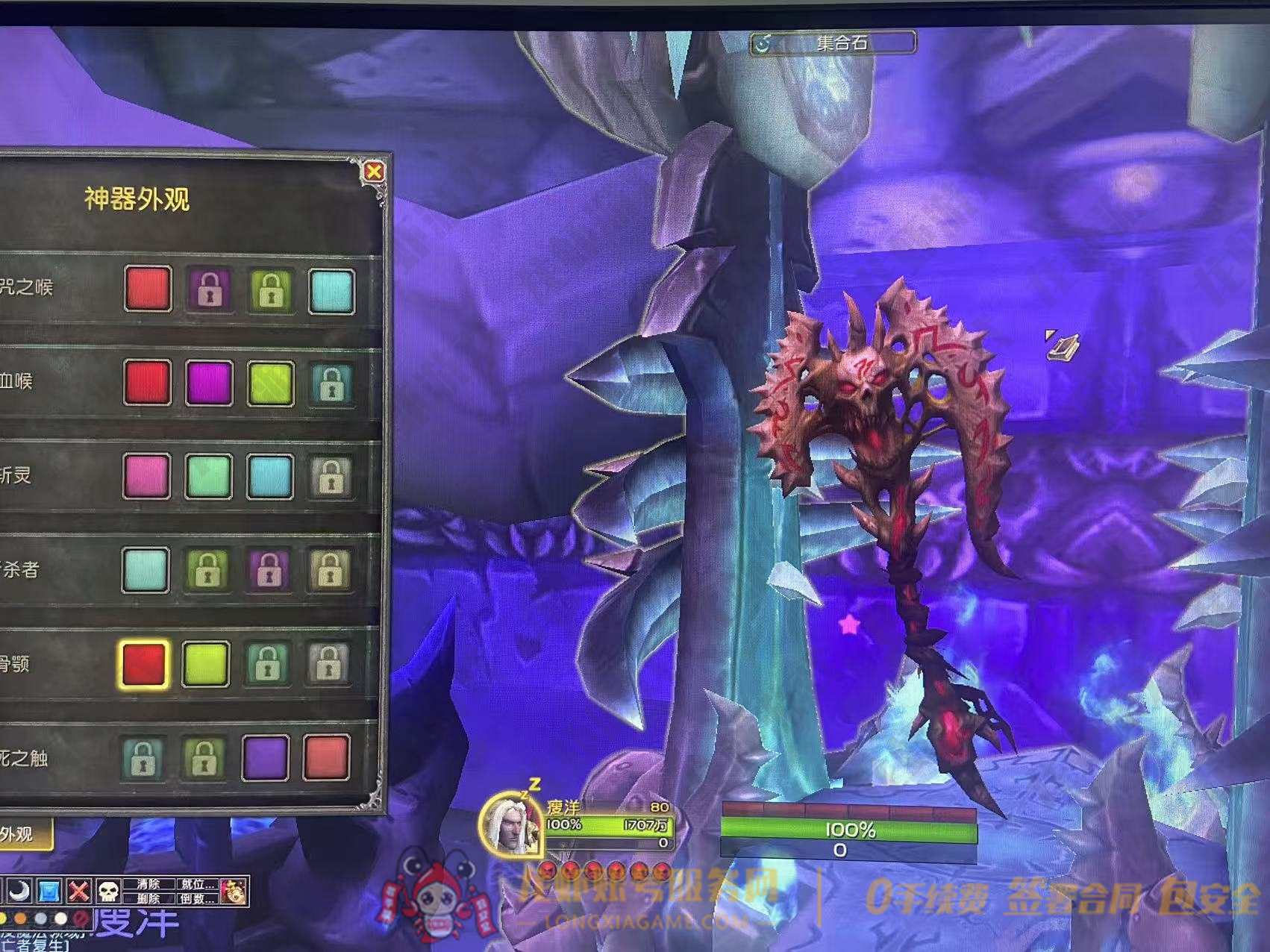This screenshot has width=1270, height=952.
Task: Close the 神器外观 appearance window
Action: click(x=374, y=172)
